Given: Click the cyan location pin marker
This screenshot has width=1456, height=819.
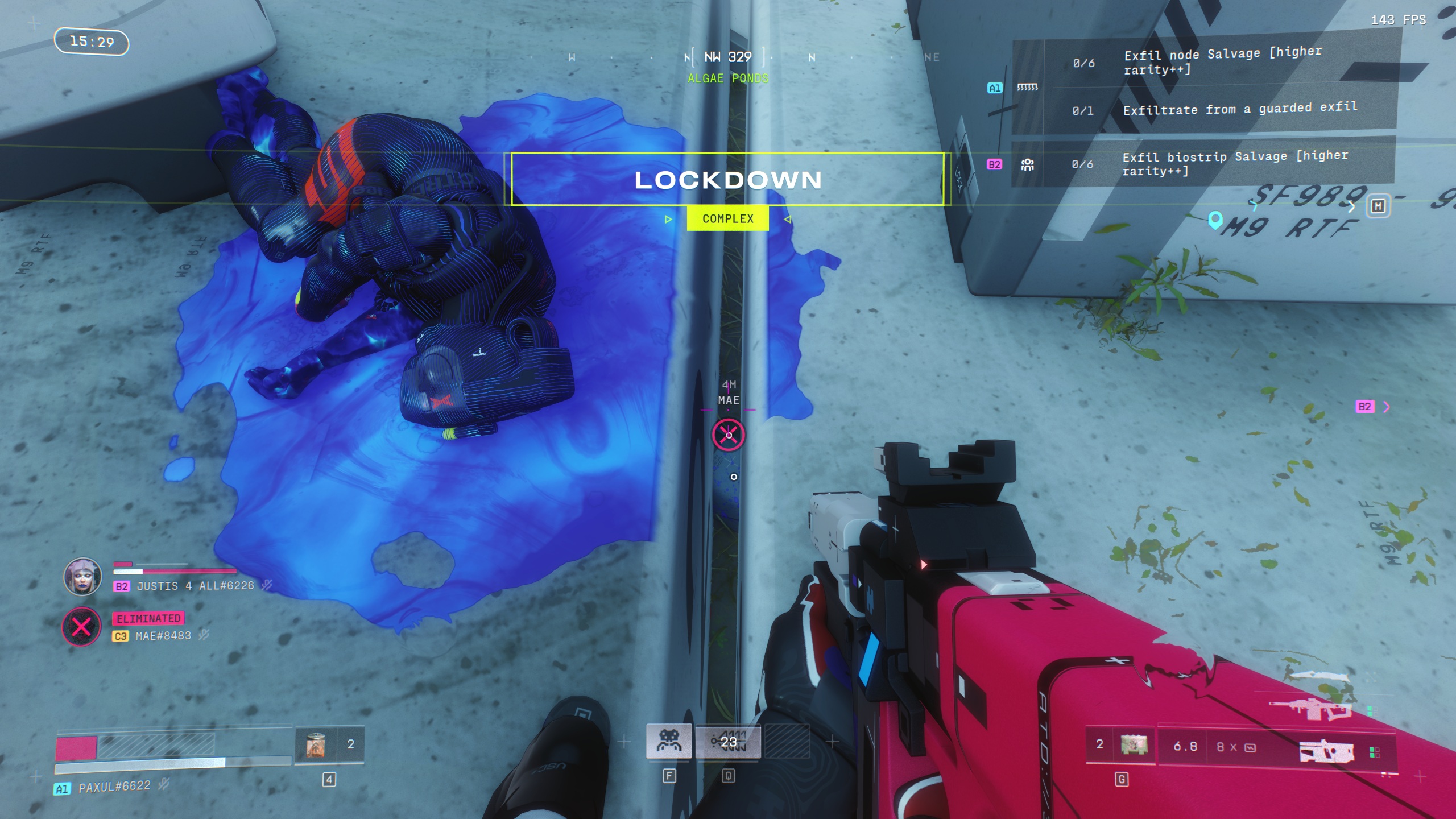Looking at the screenshot, I should 1215,220.
